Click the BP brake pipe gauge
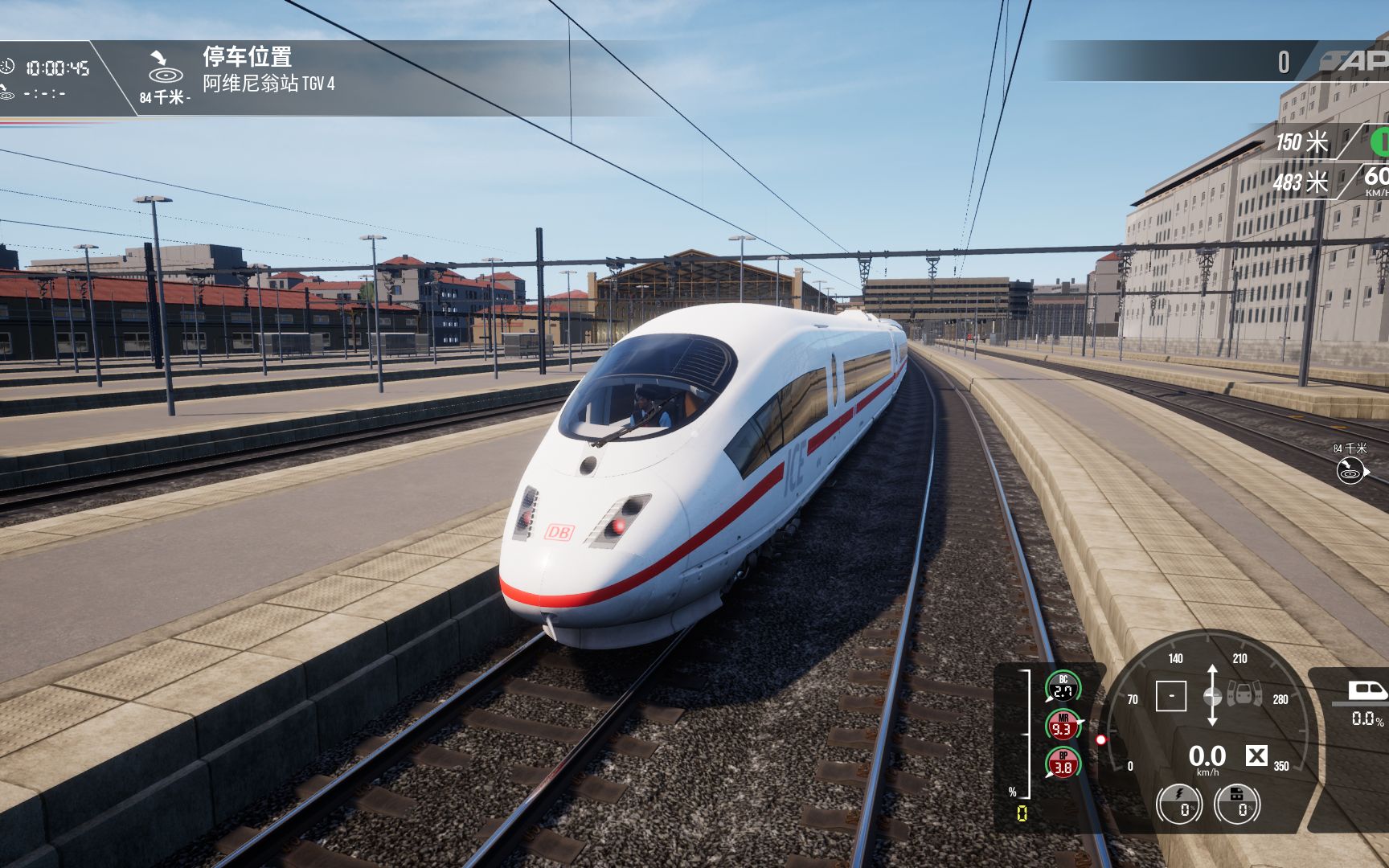1389x868 pixels. tap(1063, 761)
